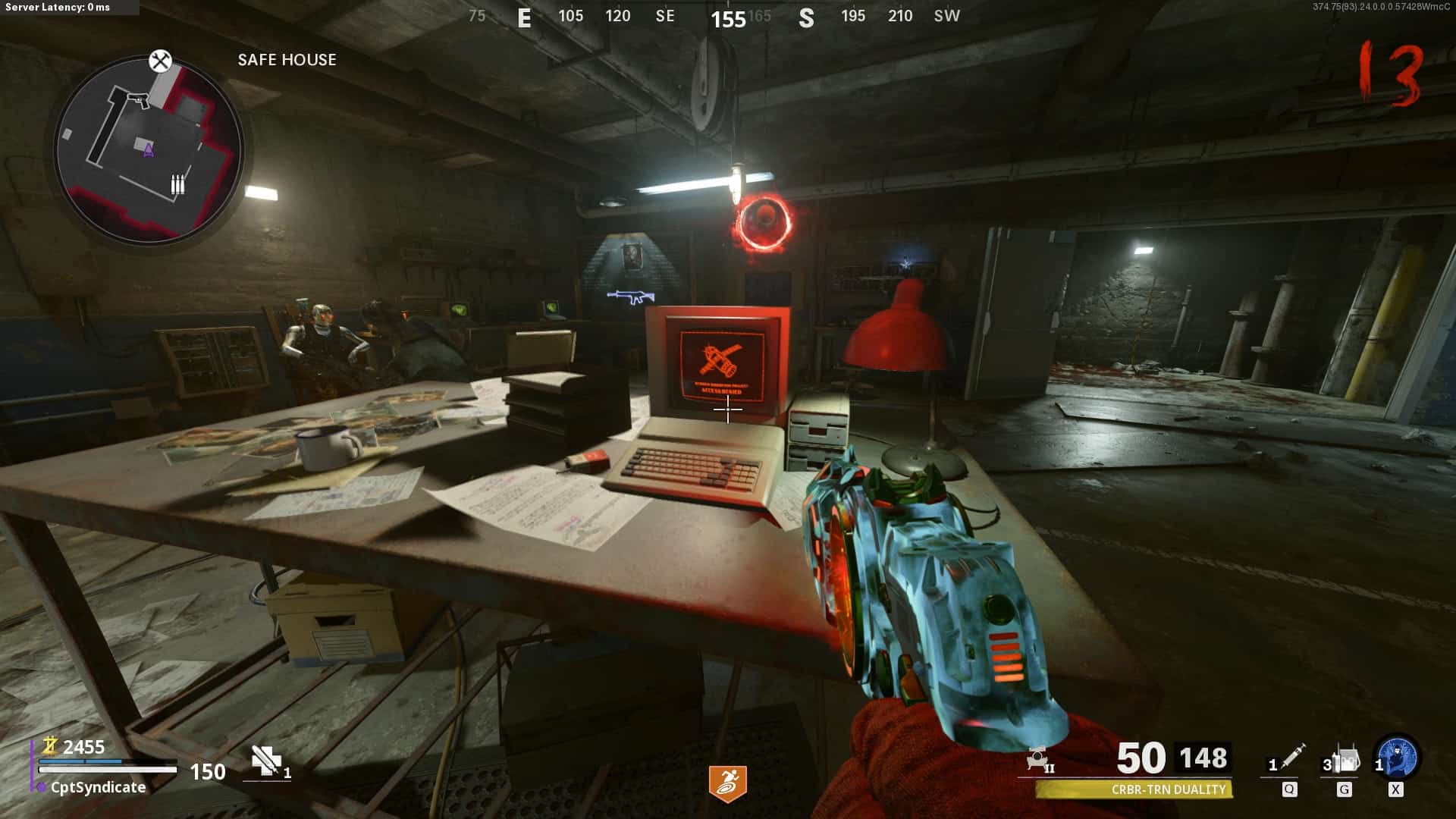1456x819 pixels.
Task: Select the CptSyndicate player name
Action: pos(98,787)
